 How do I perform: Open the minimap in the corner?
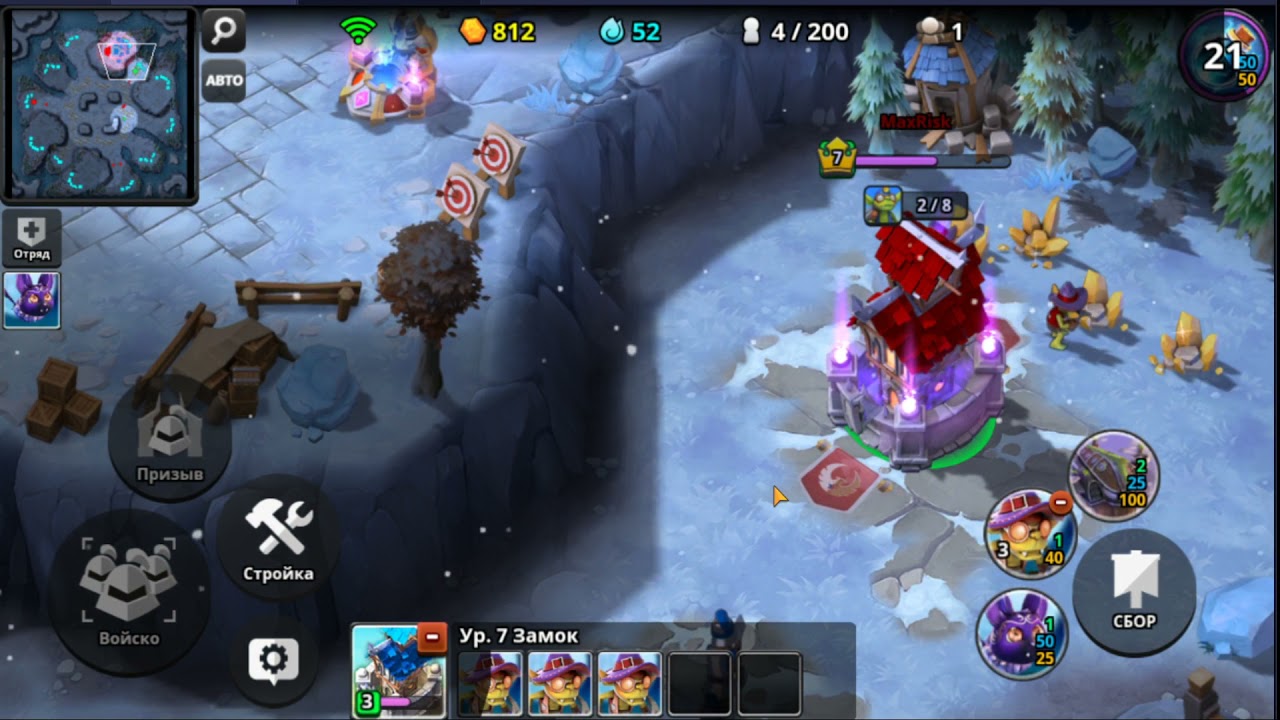(x=98, y=103)
